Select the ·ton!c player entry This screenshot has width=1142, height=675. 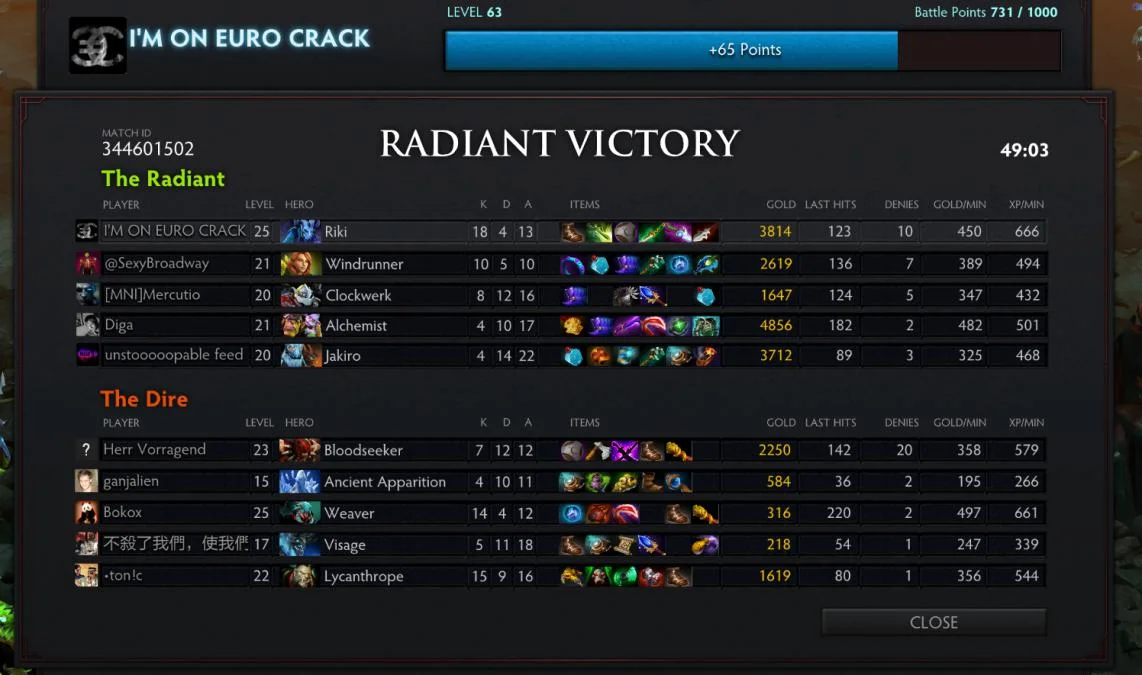click(x=123, y=576)
